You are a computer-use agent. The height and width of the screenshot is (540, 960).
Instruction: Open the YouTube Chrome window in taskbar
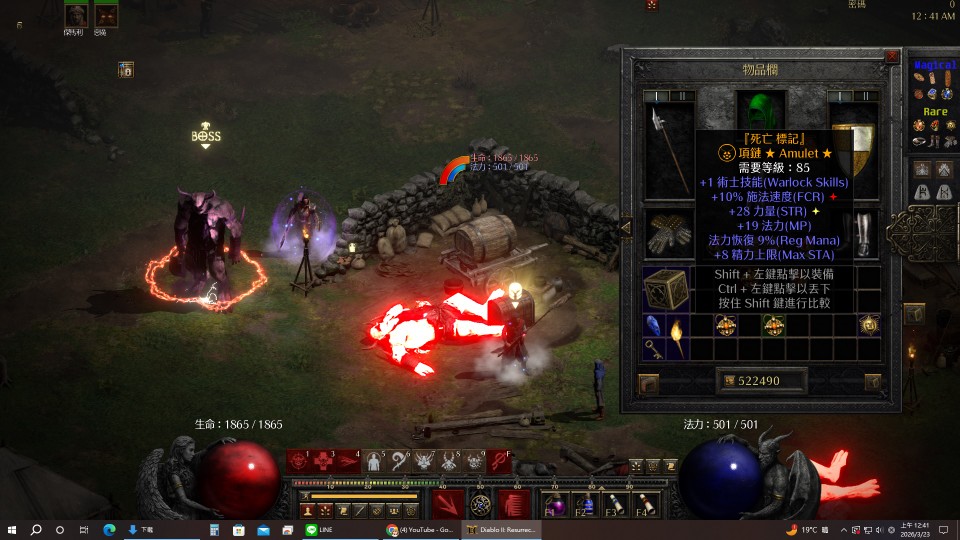tap(422, 529)
